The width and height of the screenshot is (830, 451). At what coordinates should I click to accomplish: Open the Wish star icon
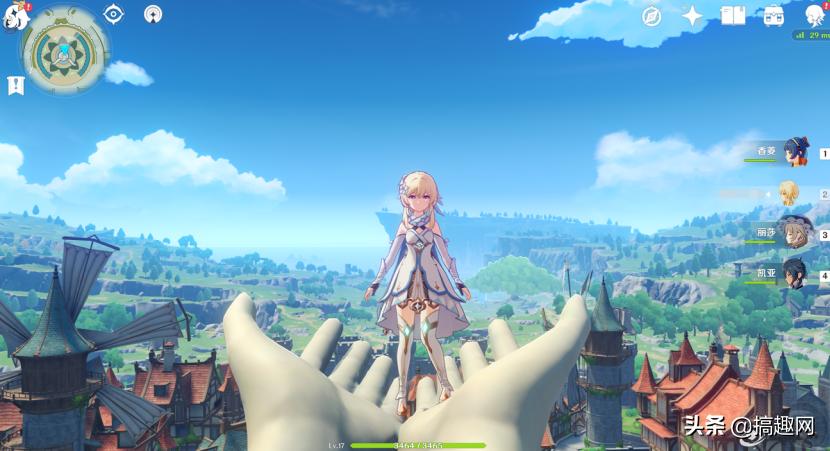[x=692, y=15]
